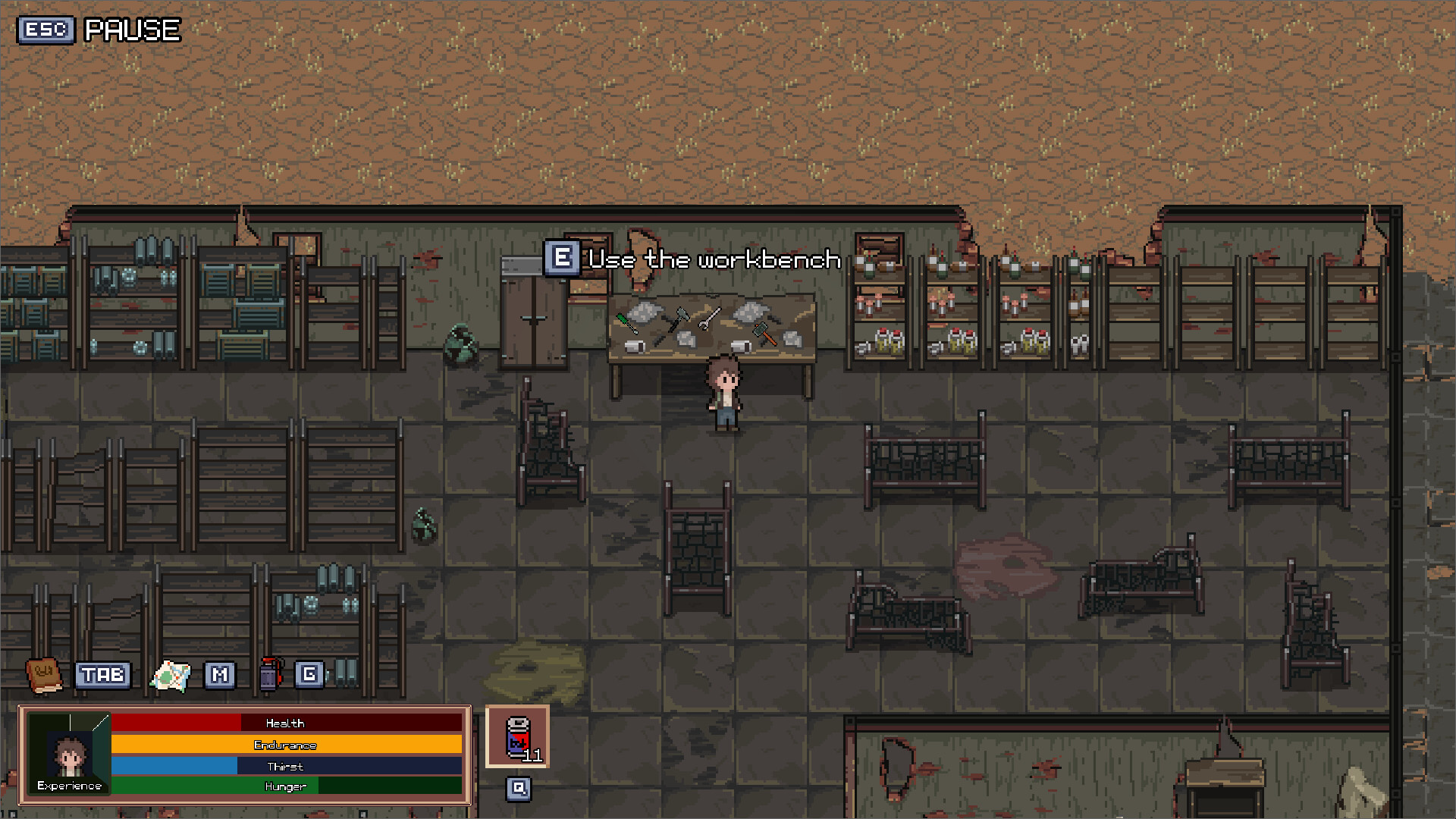Open the world map using the map icon
The width and height of the screenshot is (1456, 819).
(171, 675)
